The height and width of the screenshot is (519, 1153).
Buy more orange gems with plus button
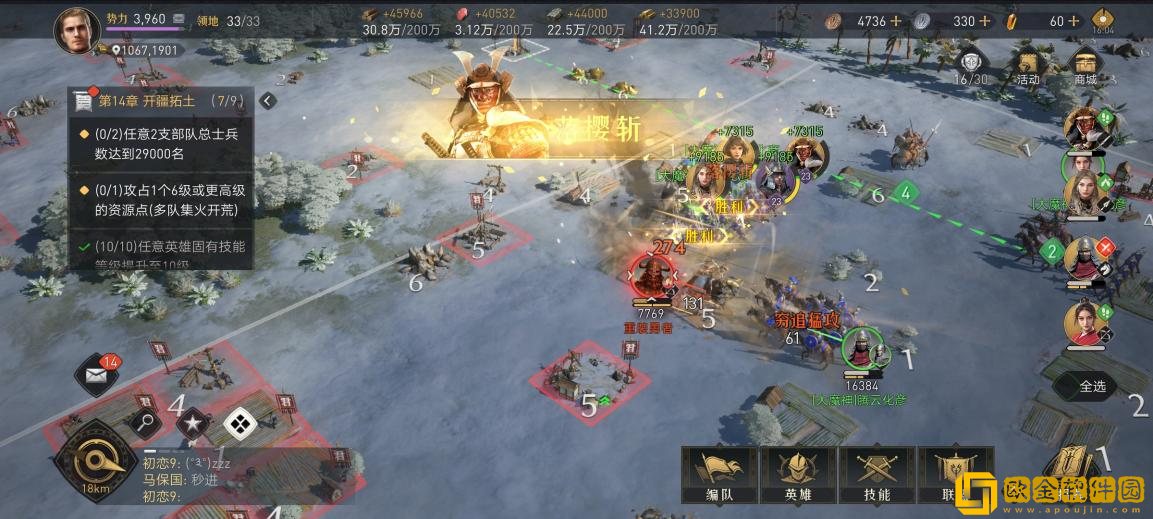point(1074,21)
